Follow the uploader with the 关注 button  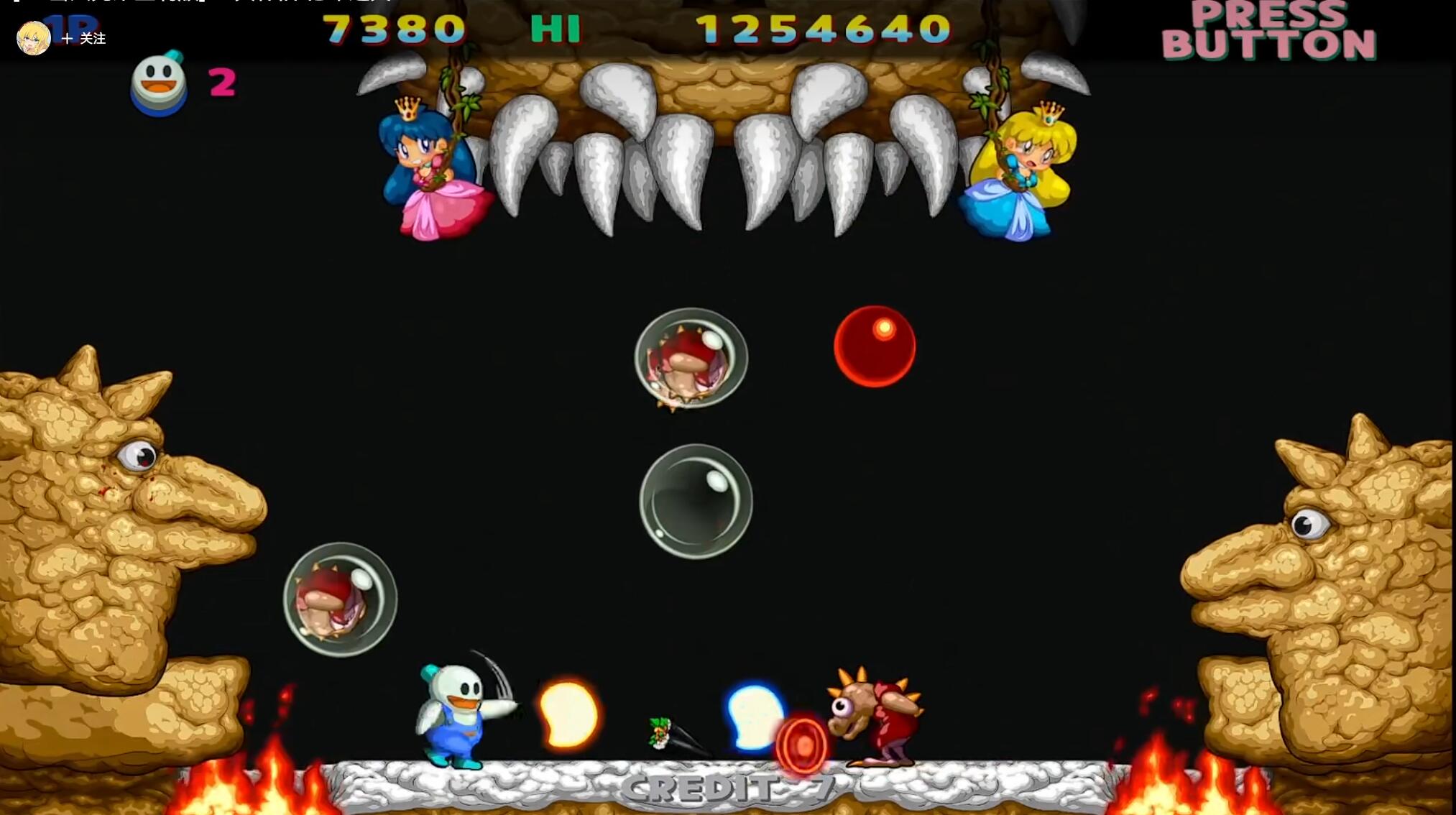84,39
